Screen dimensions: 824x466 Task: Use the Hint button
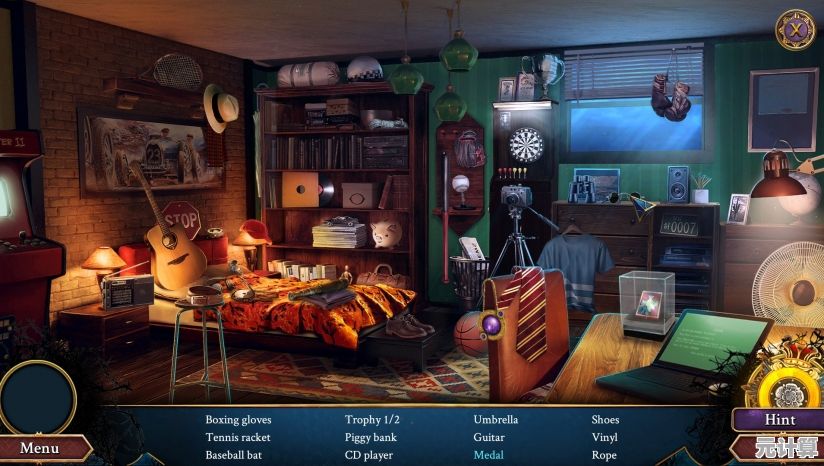pyautogui.click(x=780, y=420)
